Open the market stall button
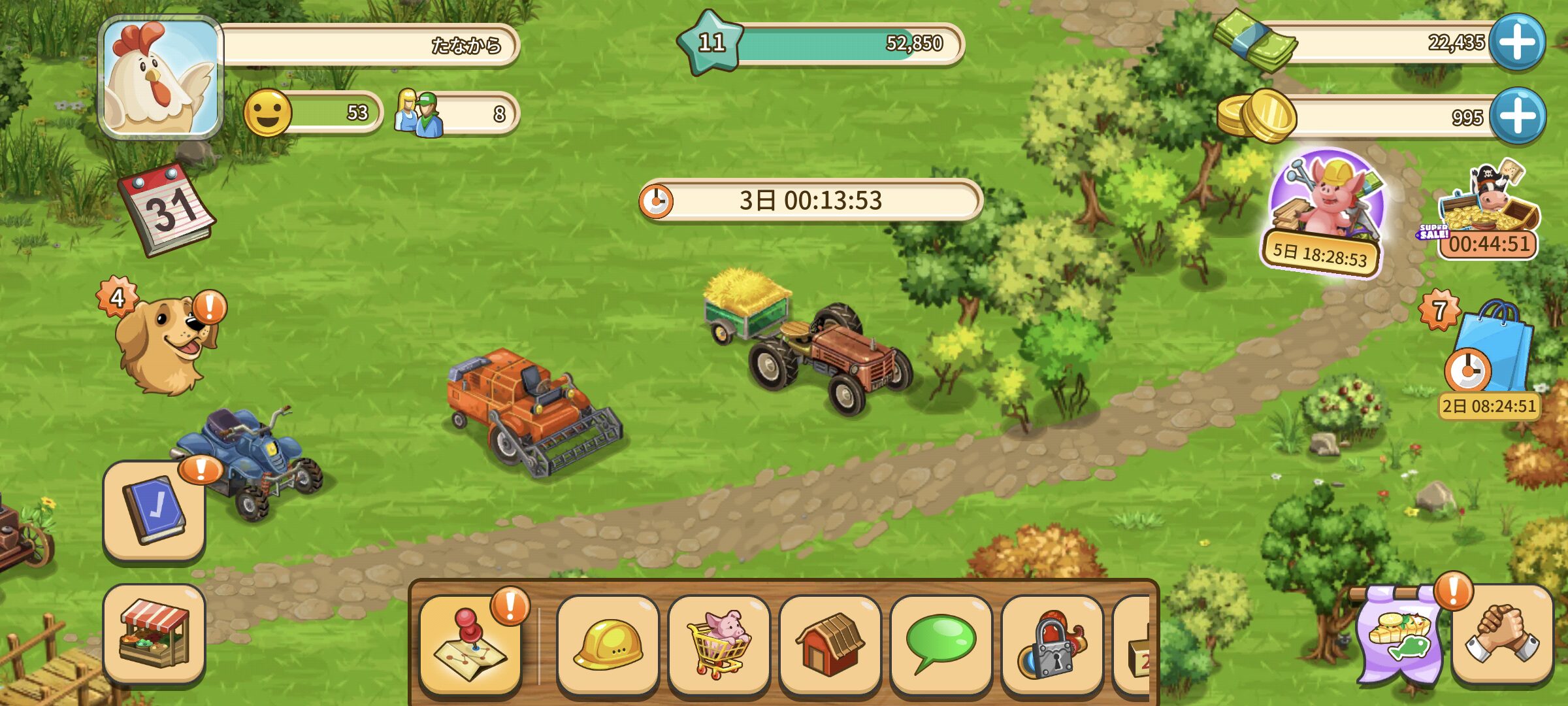The width and height of the screenshot is (1568, 706). 154,634
